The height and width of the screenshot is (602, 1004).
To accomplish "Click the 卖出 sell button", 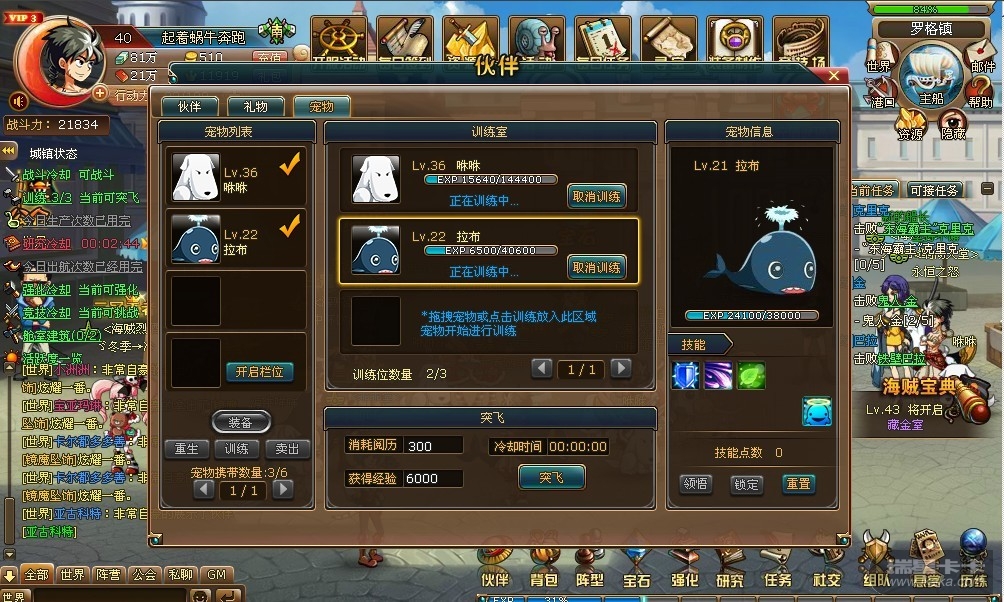I will pyautogui.click(x=287, y=449).
